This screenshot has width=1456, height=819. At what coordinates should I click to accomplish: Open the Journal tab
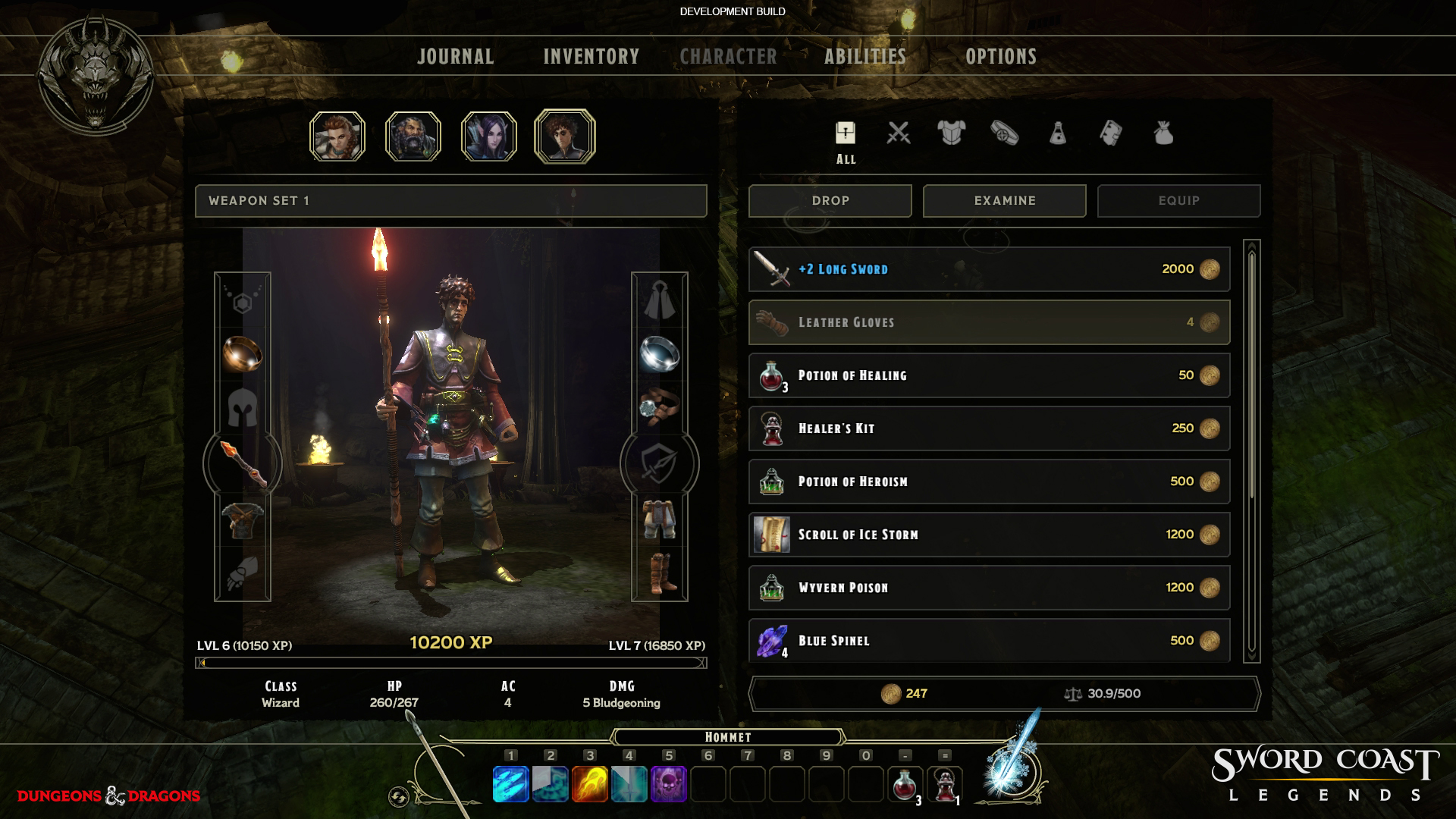click(455, 57)
